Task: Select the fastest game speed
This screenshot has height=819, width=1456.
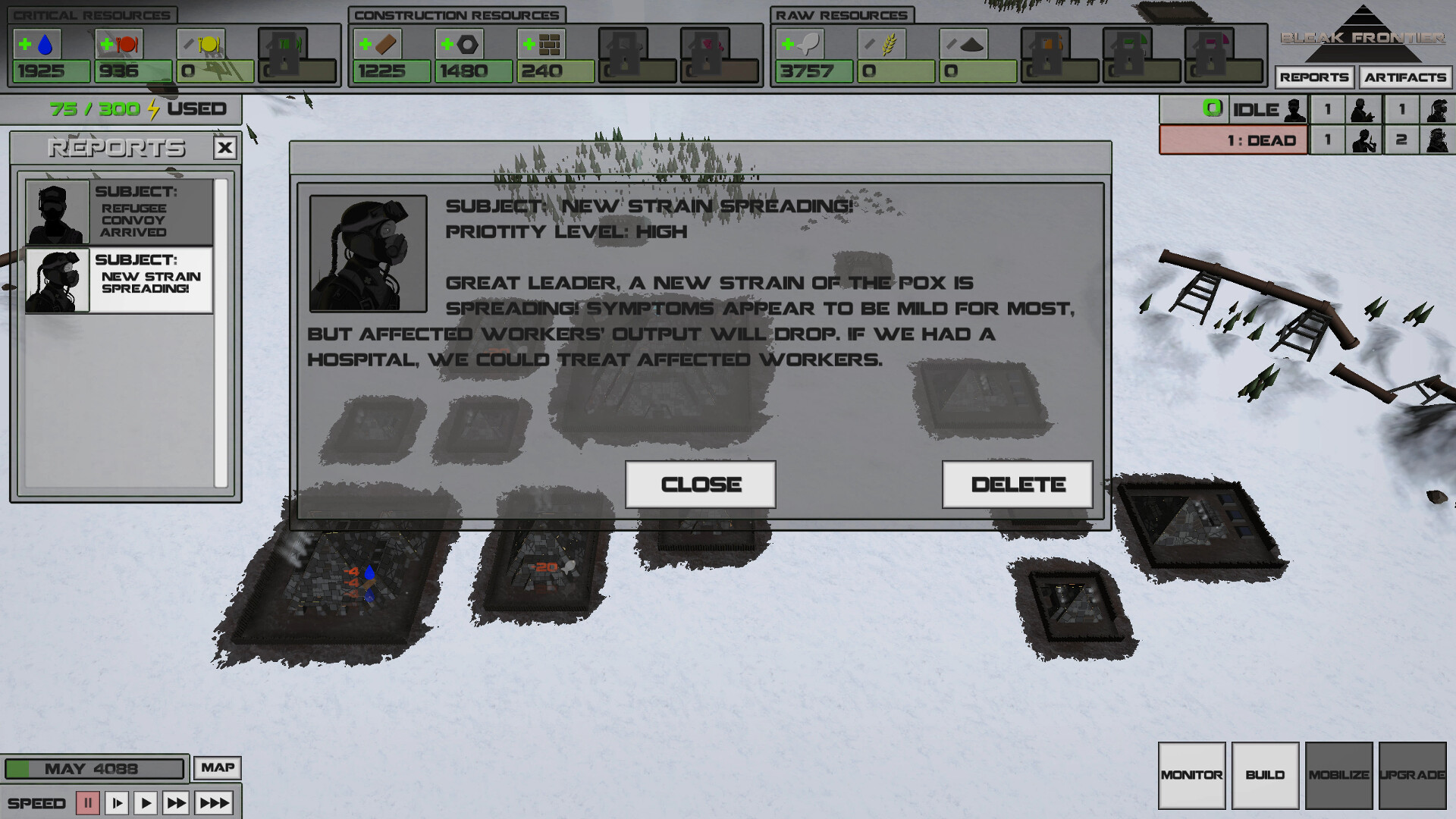Action: pos(213,802)
